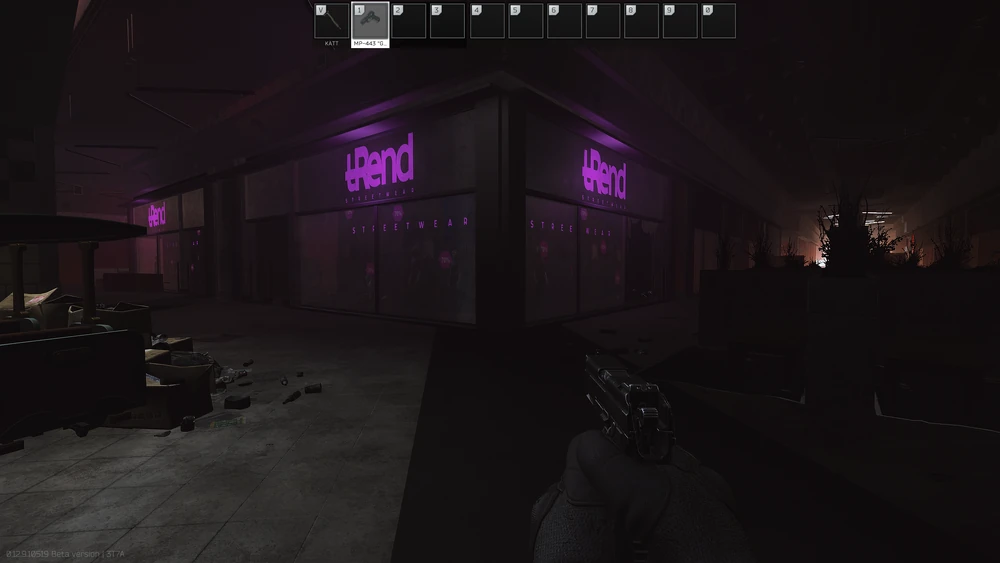Select the melee weapon slot marked V
Viewport: 1000px width, 563px height.
click(x=331, y=20)
